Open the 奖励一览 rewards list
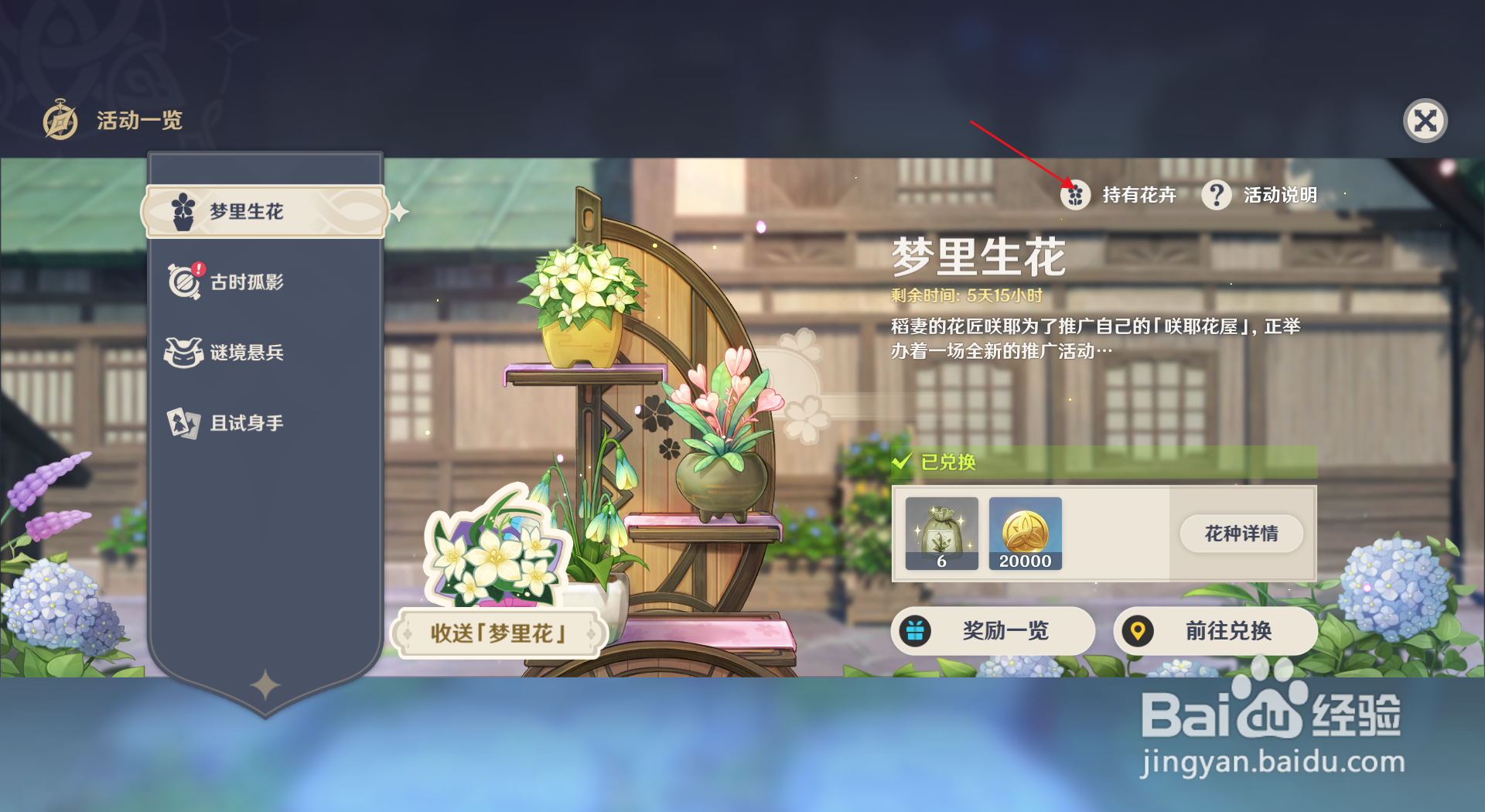Screen dimensions: 1485x812 [994, 631]
